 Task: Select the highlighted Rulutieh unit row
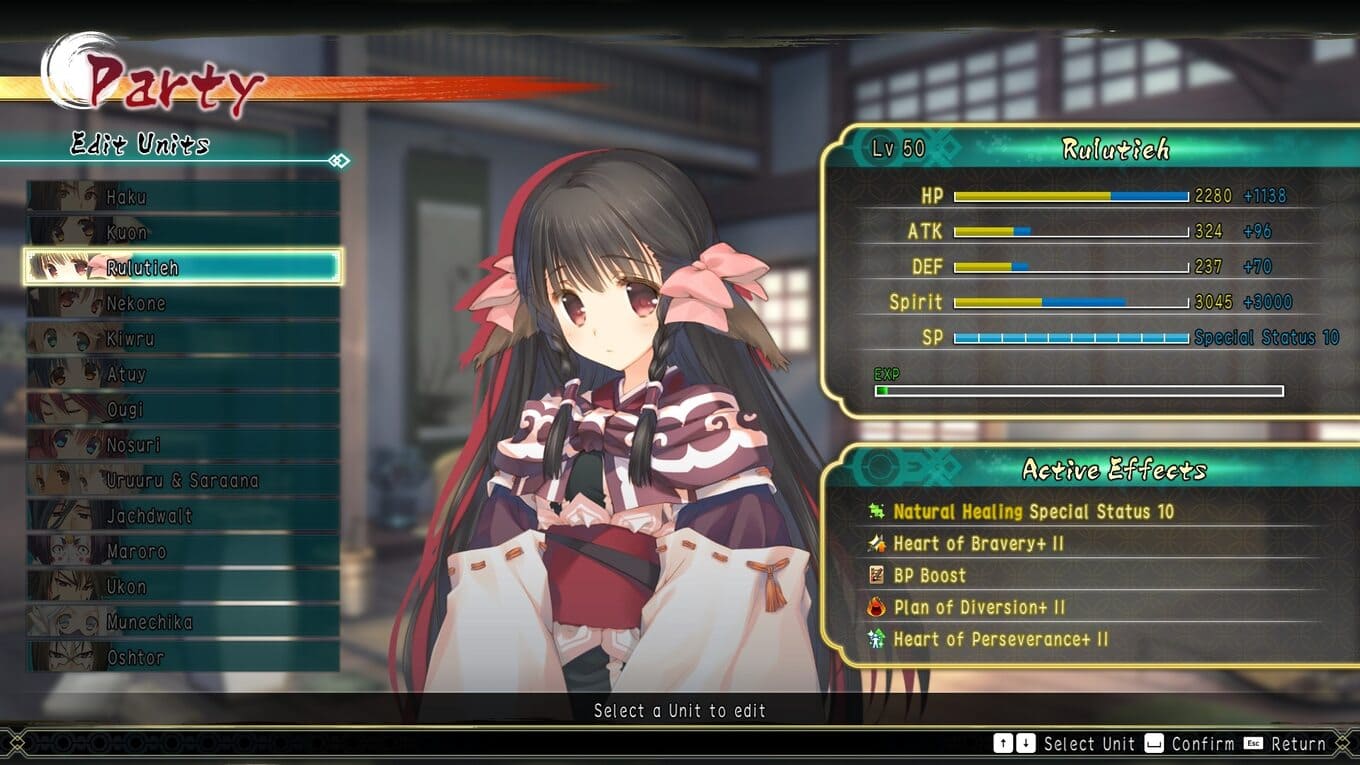coord(183,268)
